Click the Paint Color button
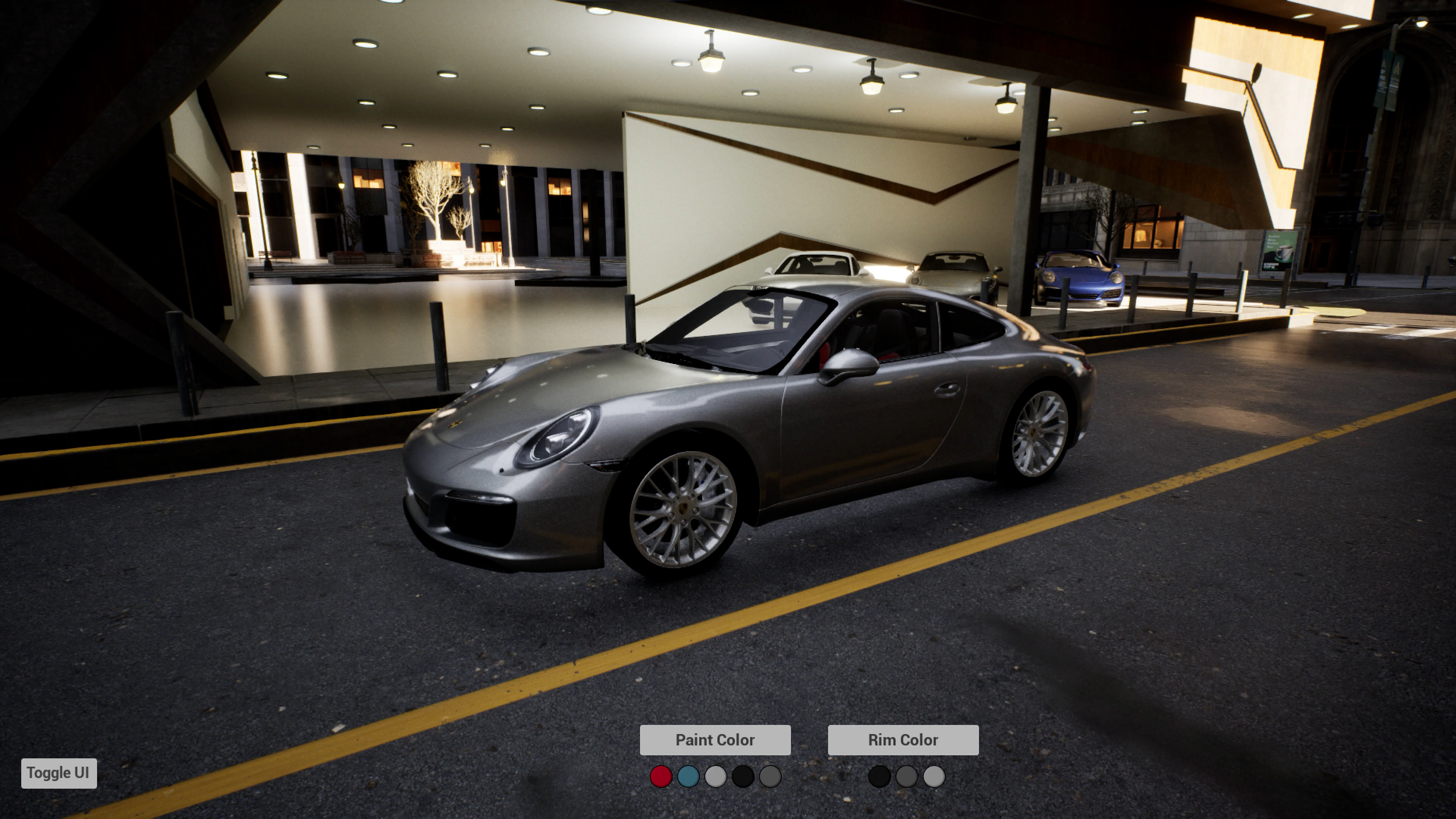The height and width of the screenshot is (819, 1456). click(714, 740)
